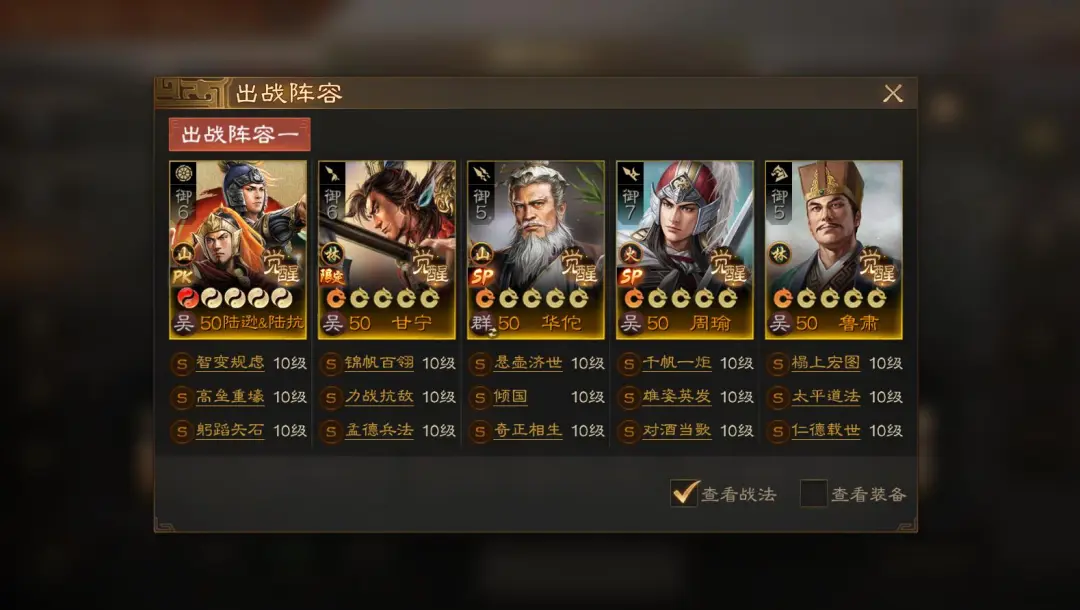Toggle the 查看战法 checkbox
This screenshot has height=610, width=1080.
point(684,493)
